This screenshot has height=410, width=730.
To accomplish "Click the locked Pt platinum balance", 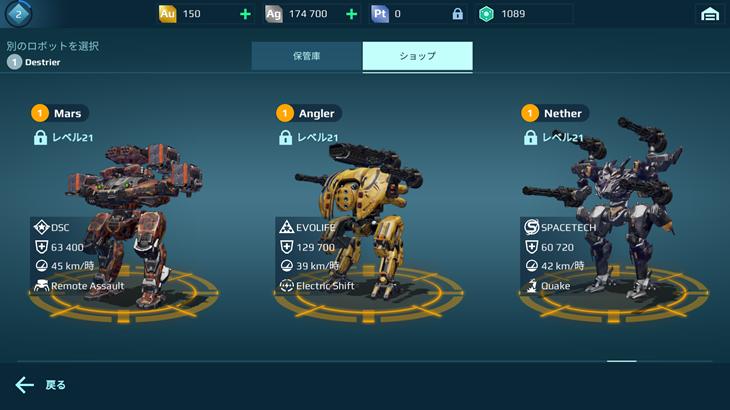I will coord(418,14).
